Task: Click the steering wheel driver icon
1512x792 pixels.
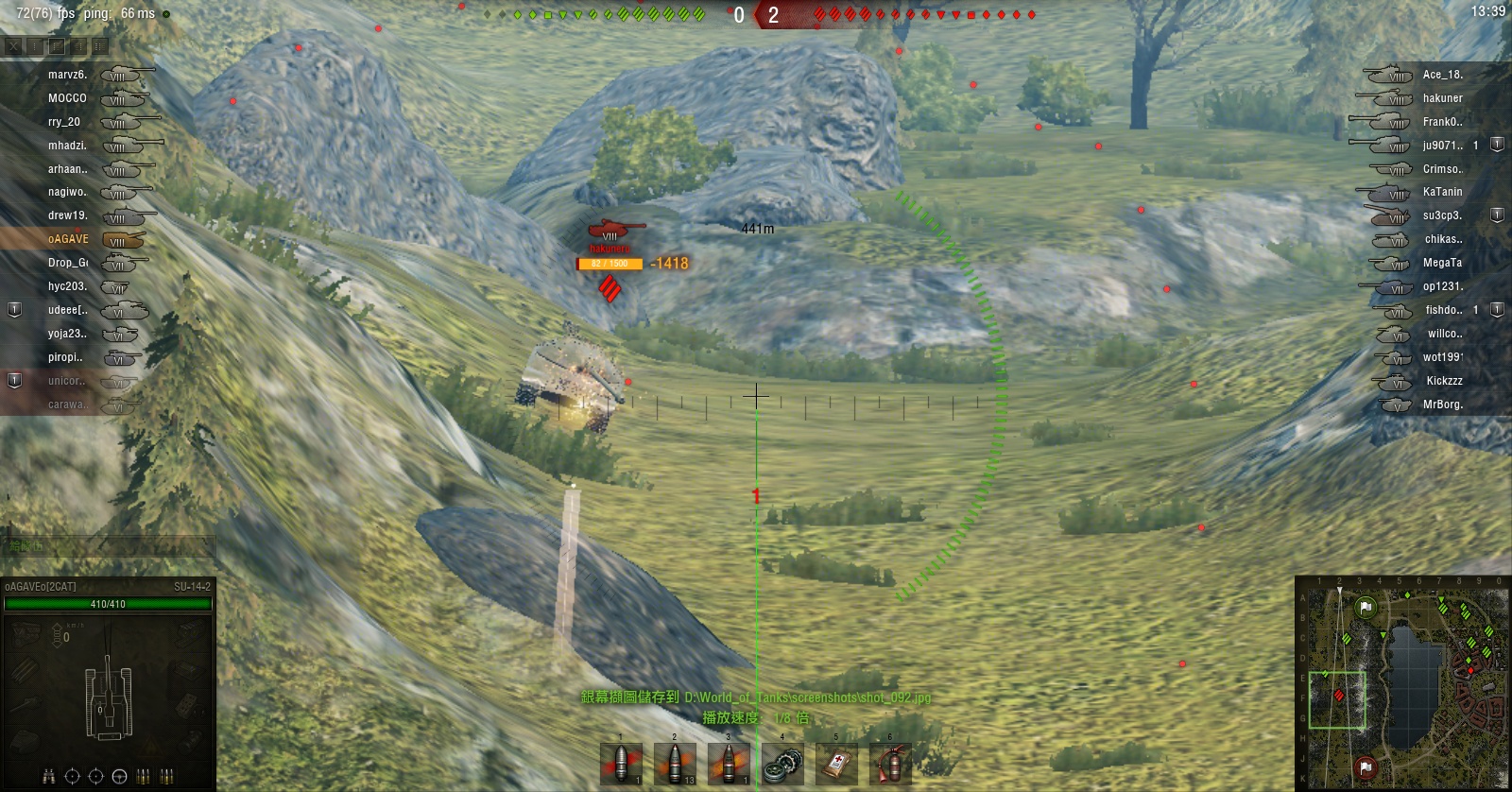Action: [119, 776]
